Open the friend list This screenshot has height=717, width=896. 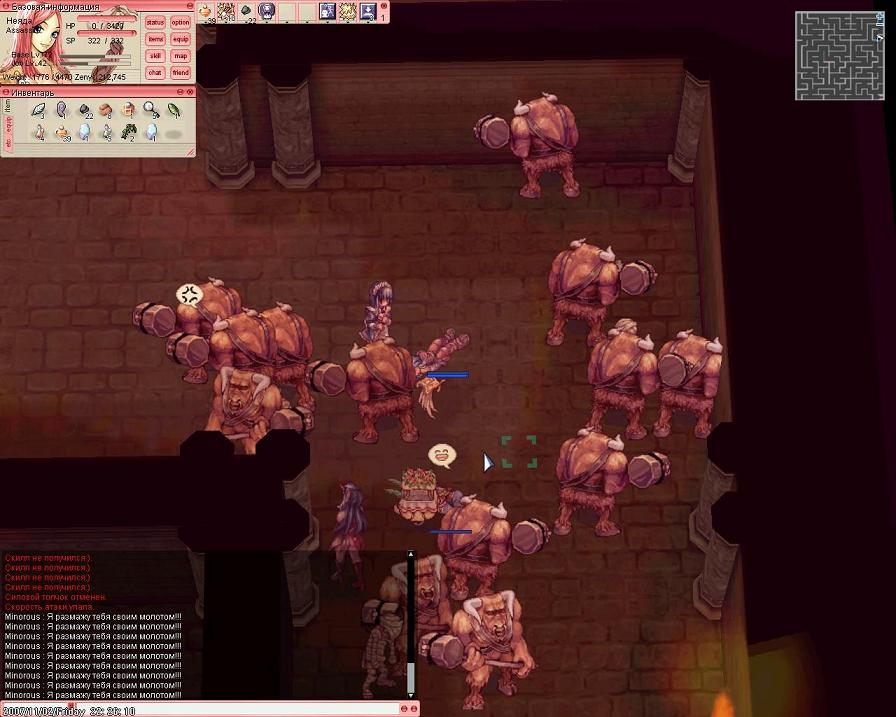(x=180, y=72)
